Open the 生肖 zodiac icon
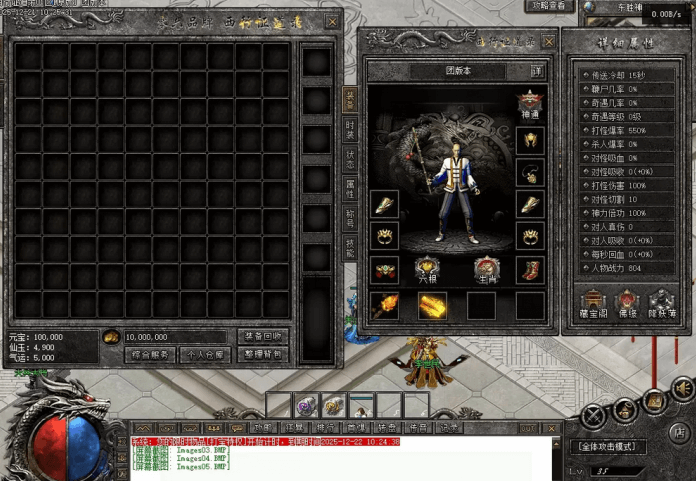Screen dimensions: 696x481 487,270
